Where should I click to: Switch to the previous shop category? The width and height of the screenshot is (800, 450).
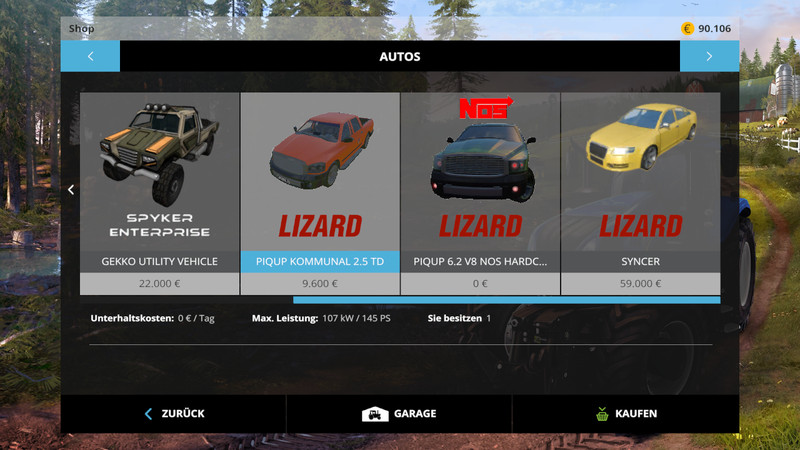point(90,56)
